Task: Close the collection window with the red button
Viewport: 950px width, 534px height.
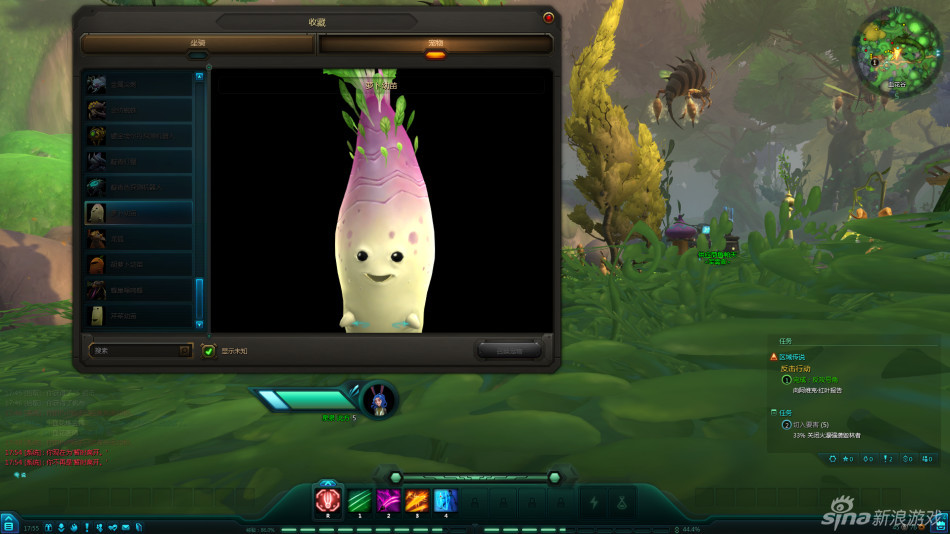Action: (548, 17)
